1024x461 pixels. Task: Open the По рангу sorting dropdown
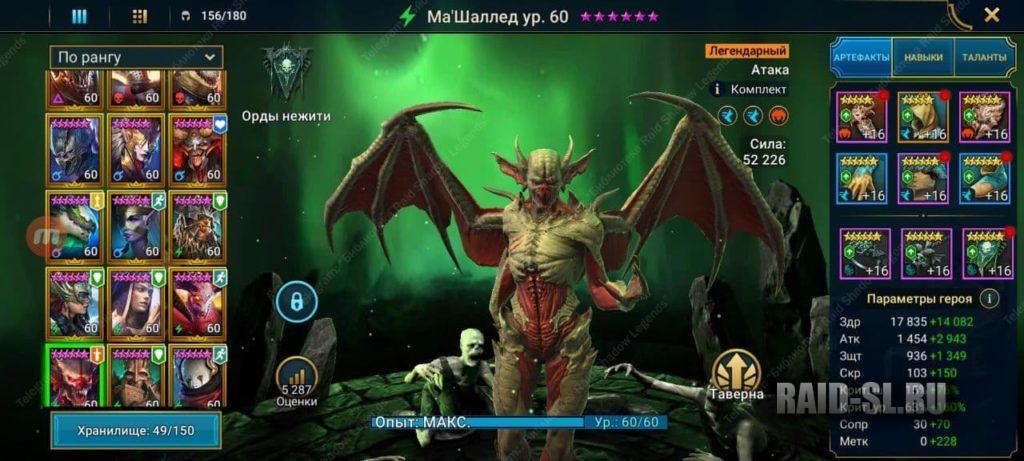136,57
